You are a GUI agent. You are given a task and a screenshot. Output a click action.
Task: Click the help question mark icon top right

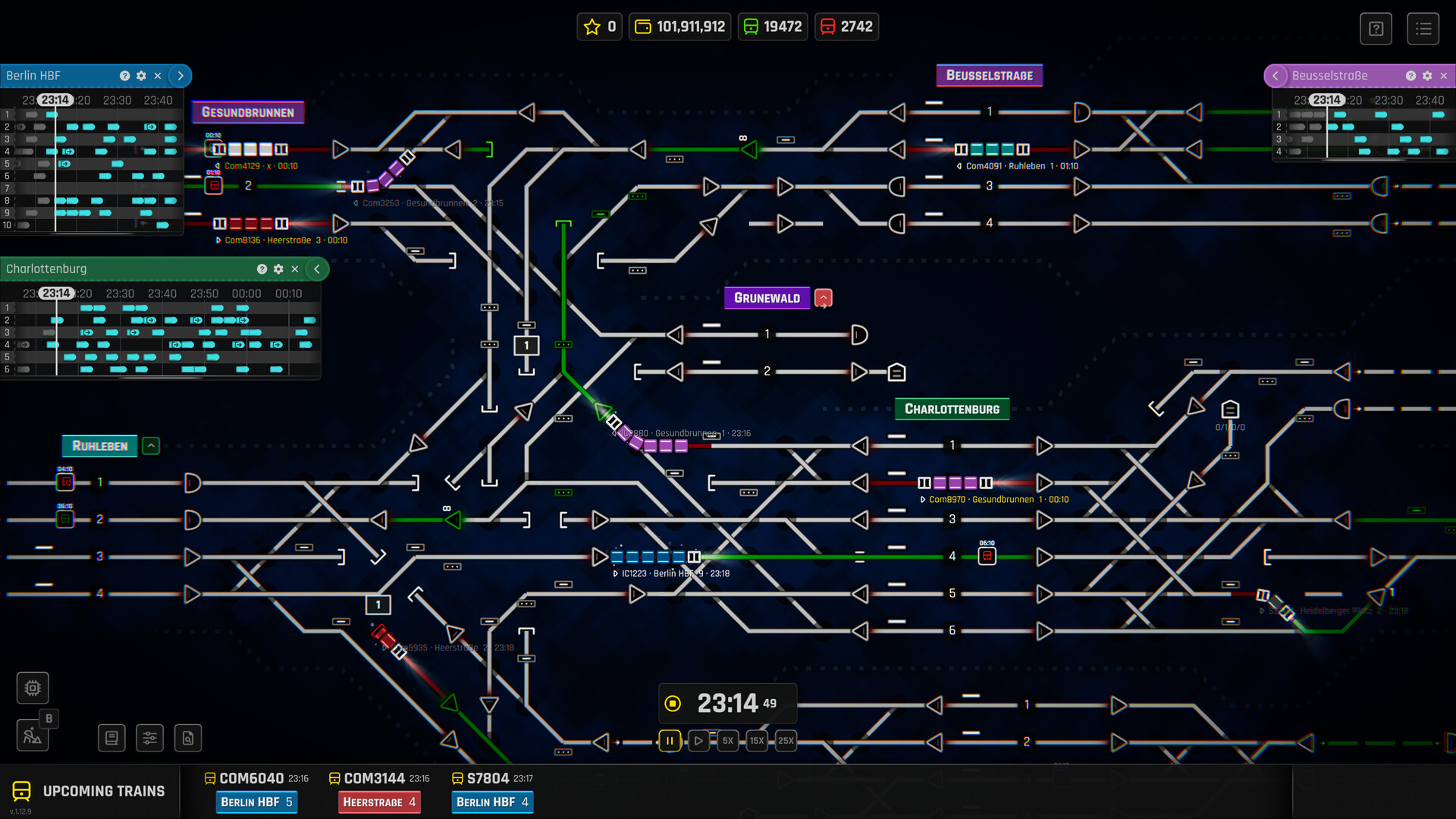coord(1376,28)
